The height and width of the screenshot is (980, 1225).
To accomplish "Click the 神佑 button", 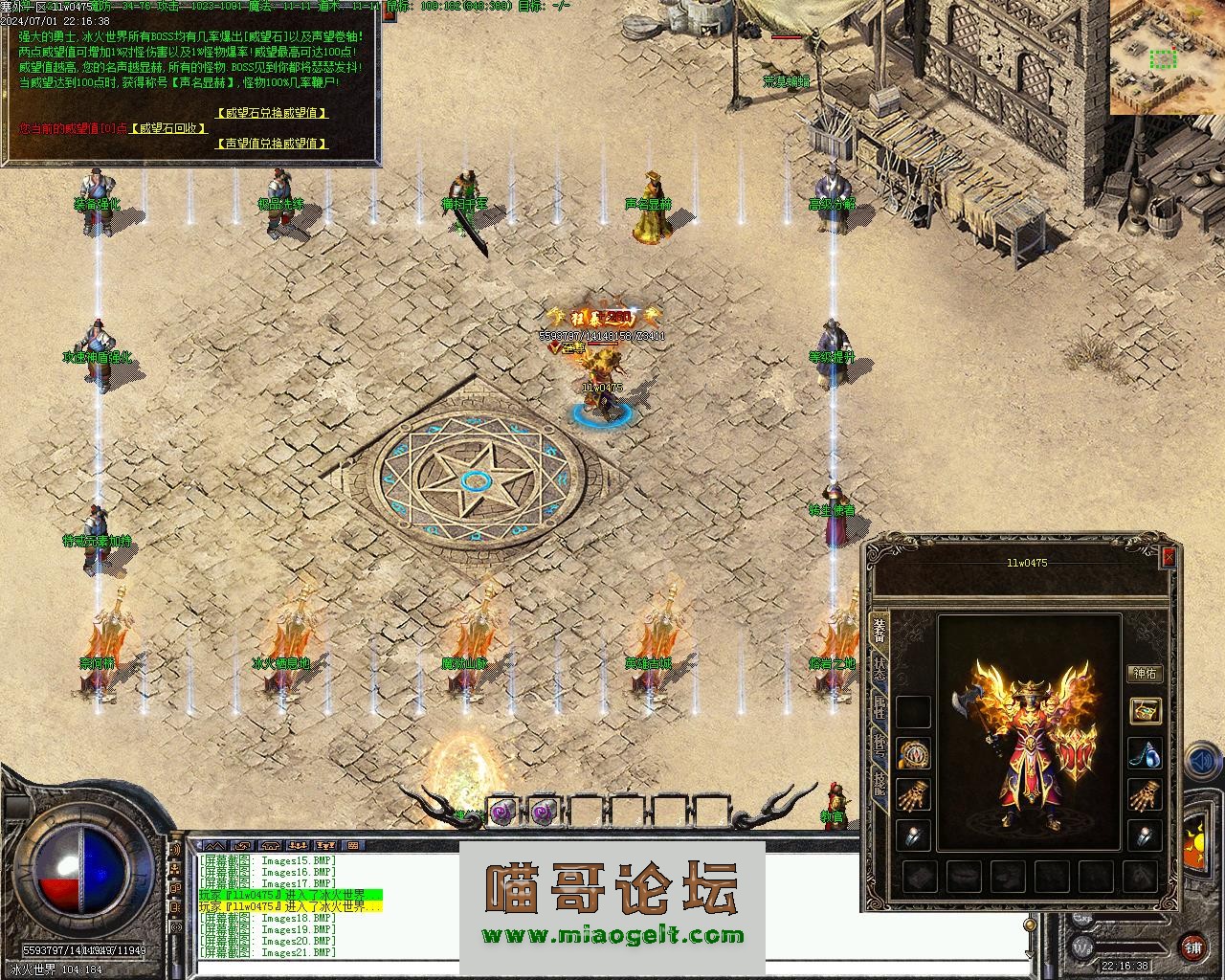I will tap(1145, 674).
